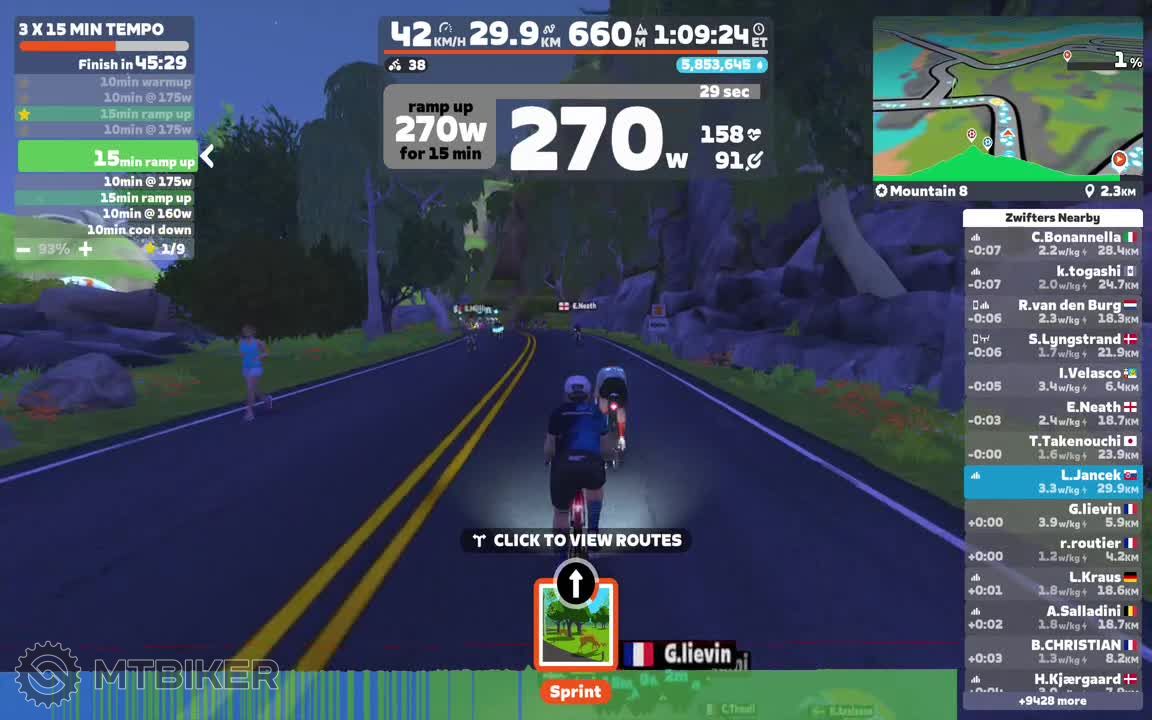Select the Sprint route turn card
Viewport: 1152px width, 720px height.
pos(575,626)
